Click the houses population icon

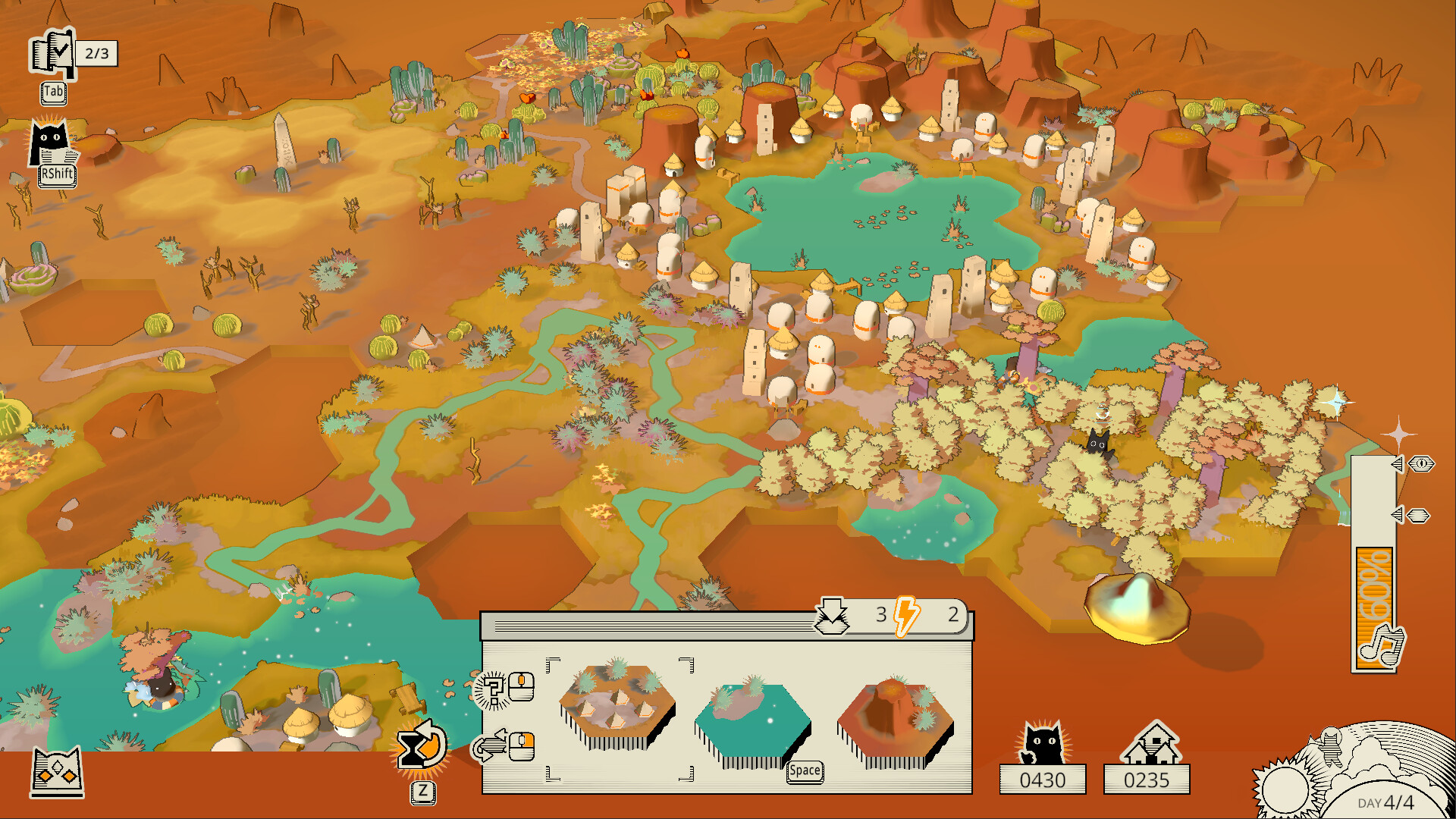point(1151,743)
